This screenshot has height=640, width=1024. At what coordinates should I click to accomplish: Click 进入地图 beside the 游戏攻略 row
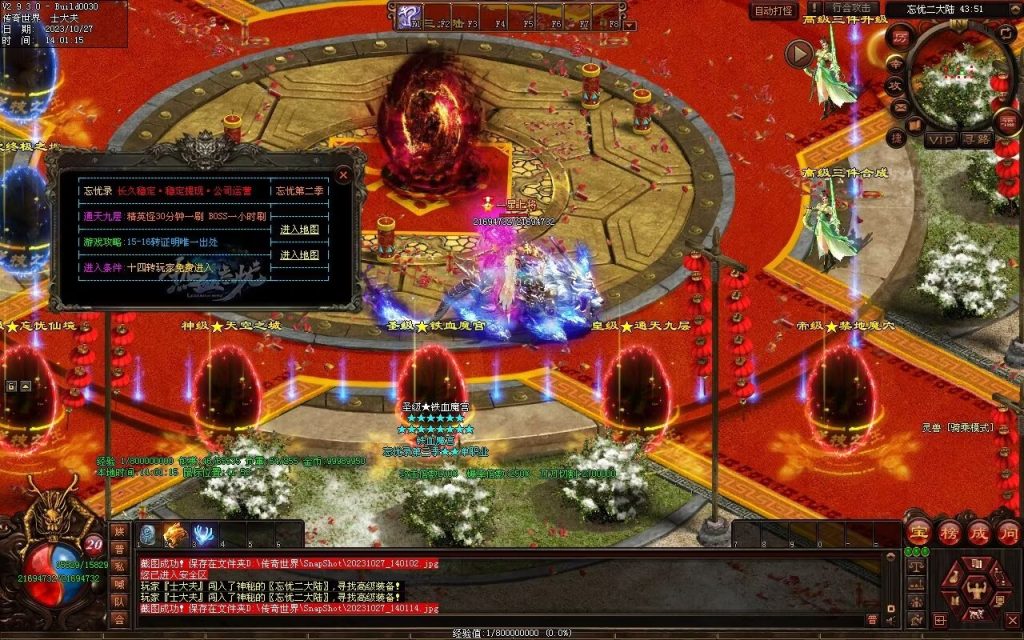pyautogui.click(x=299, y=255)
